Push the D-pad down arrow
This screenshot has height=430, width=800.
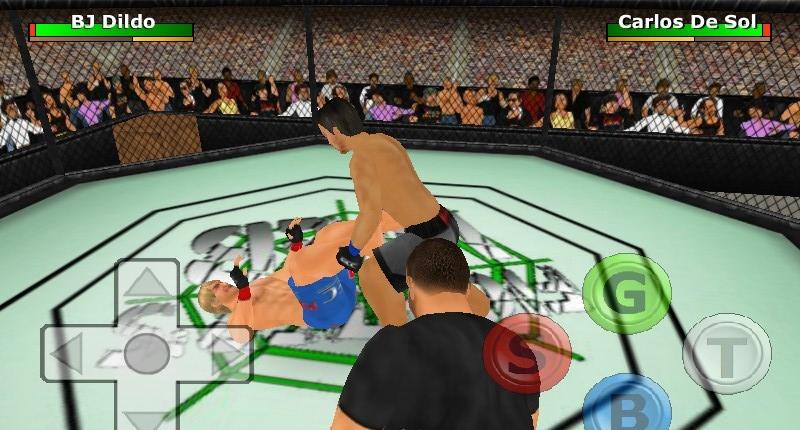click(146, 416)
